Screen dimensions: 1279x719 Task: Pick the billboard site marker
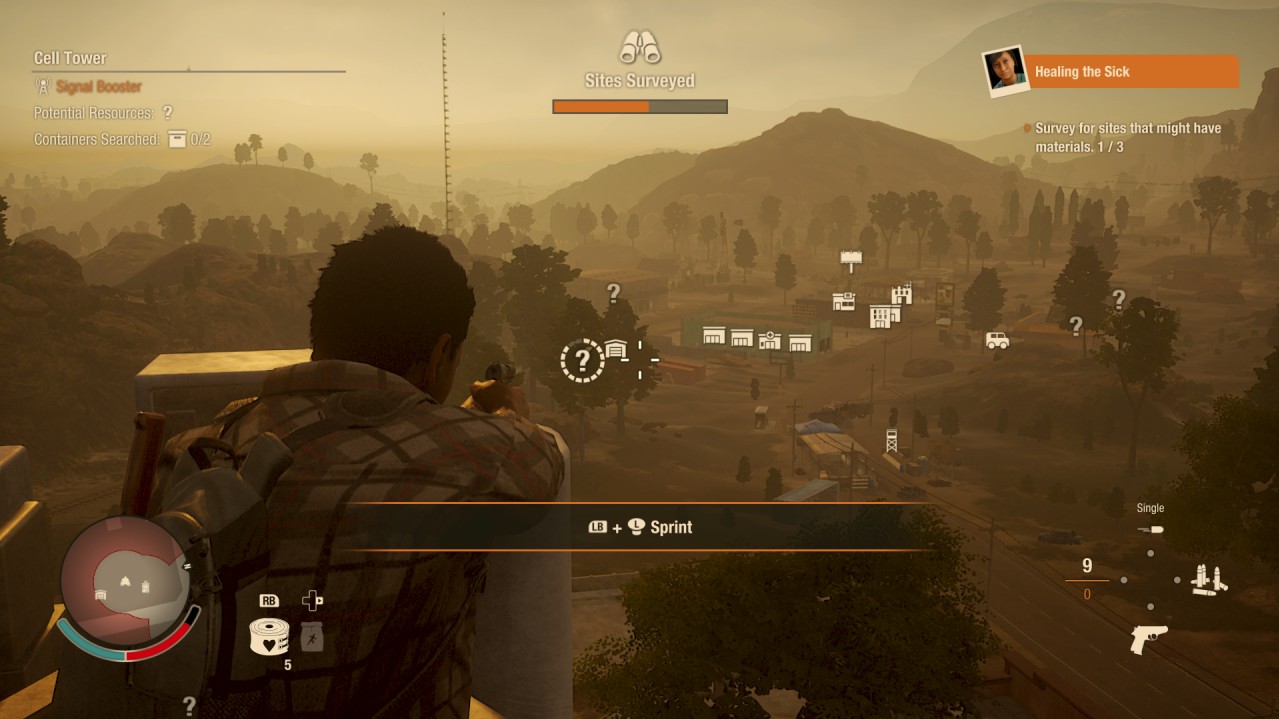851,260
